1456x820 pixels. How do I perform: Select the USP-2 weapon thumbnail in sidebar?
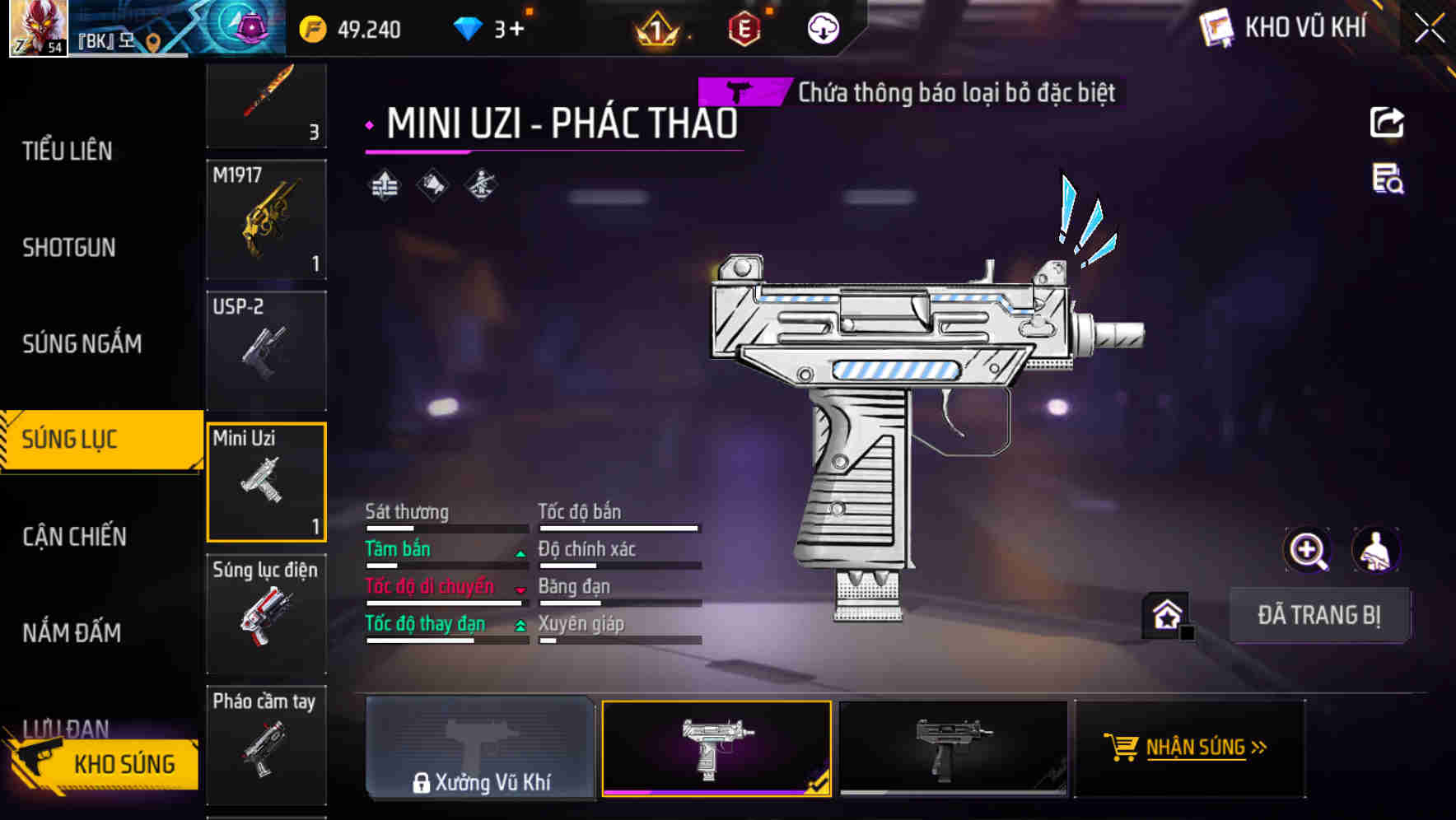pos(266,349)
